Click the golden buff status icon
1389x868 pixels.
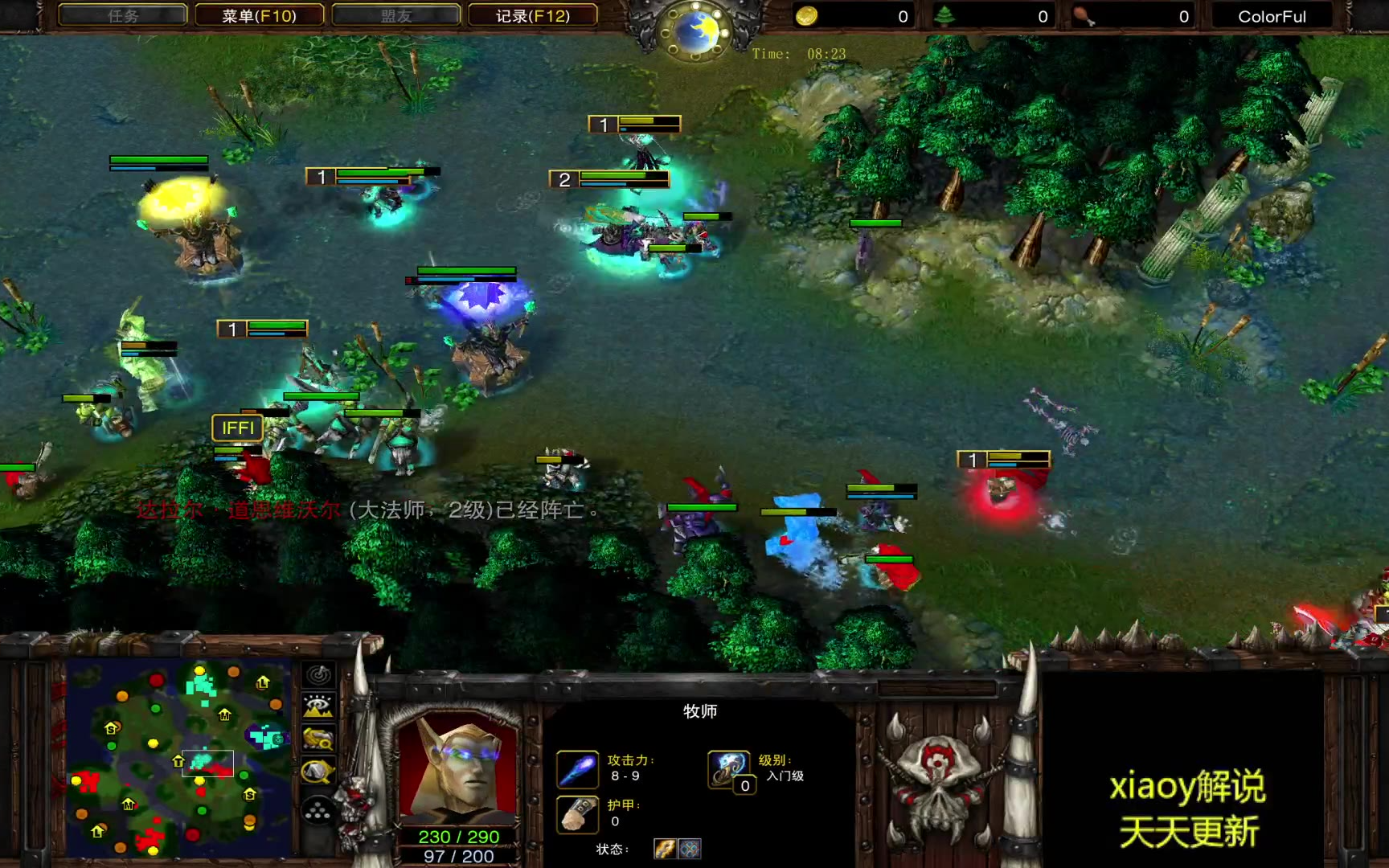pos(665,849)
